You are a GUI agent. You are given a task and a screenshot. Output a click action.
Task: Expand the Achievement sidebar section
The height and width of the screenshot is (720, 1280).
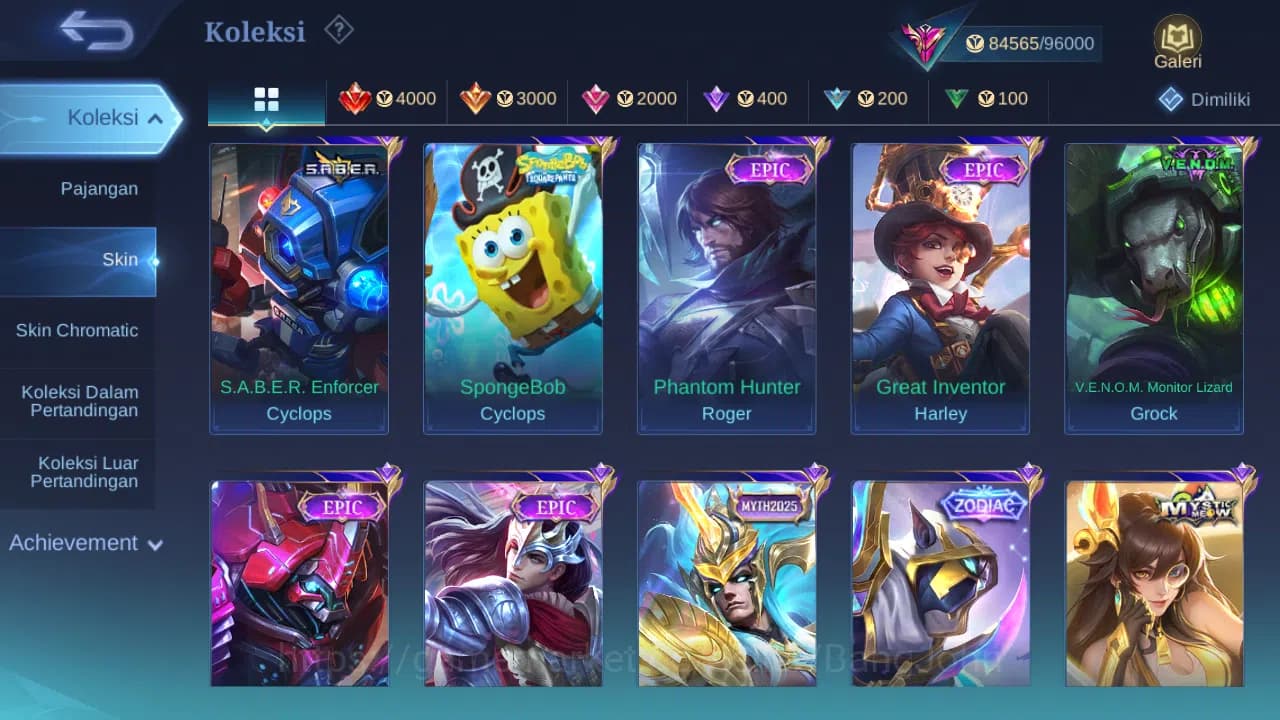(x=82, y=543)
